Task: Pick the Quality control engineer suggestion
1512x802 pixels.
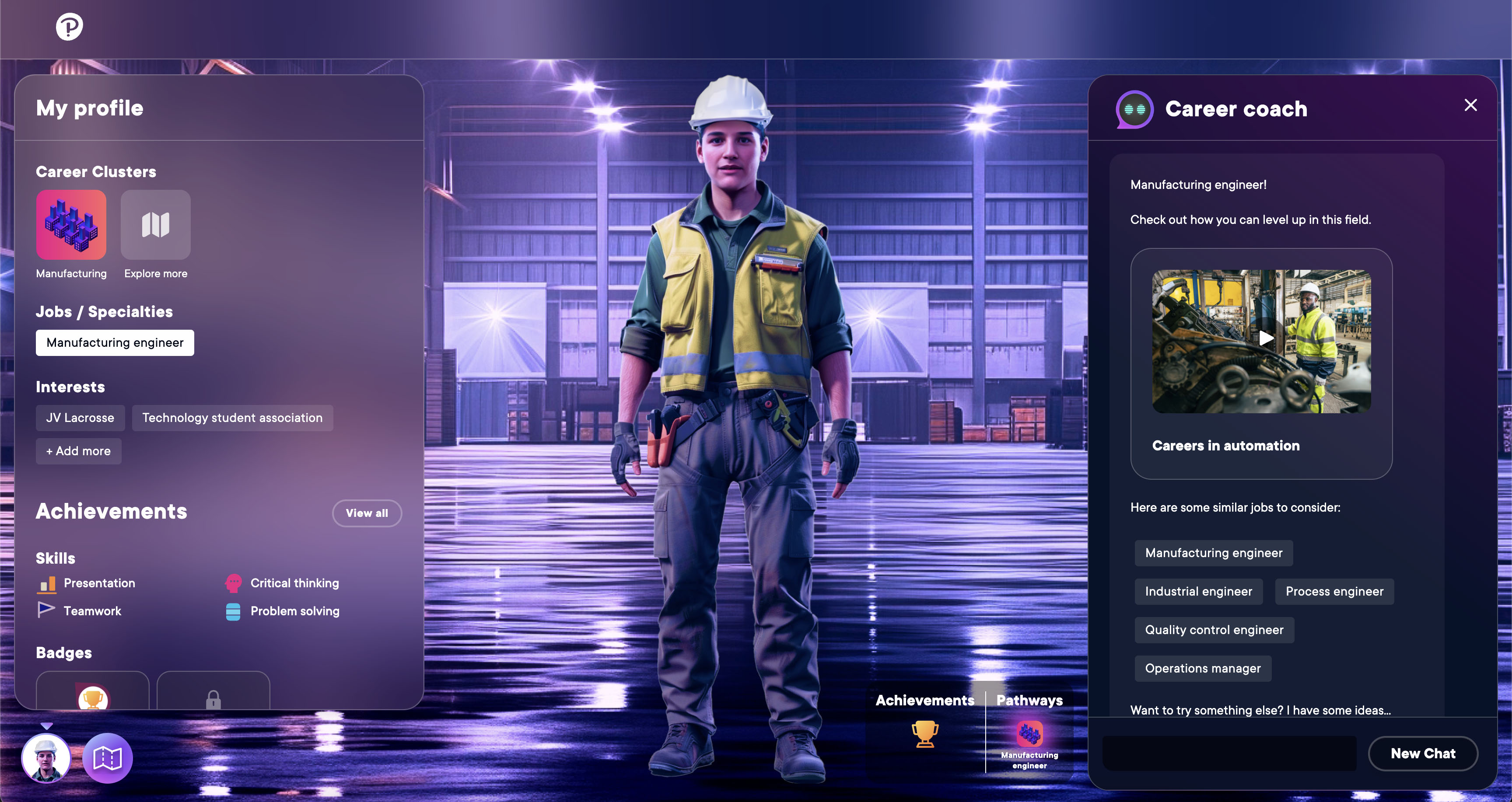Action: tap(1214, 630)
